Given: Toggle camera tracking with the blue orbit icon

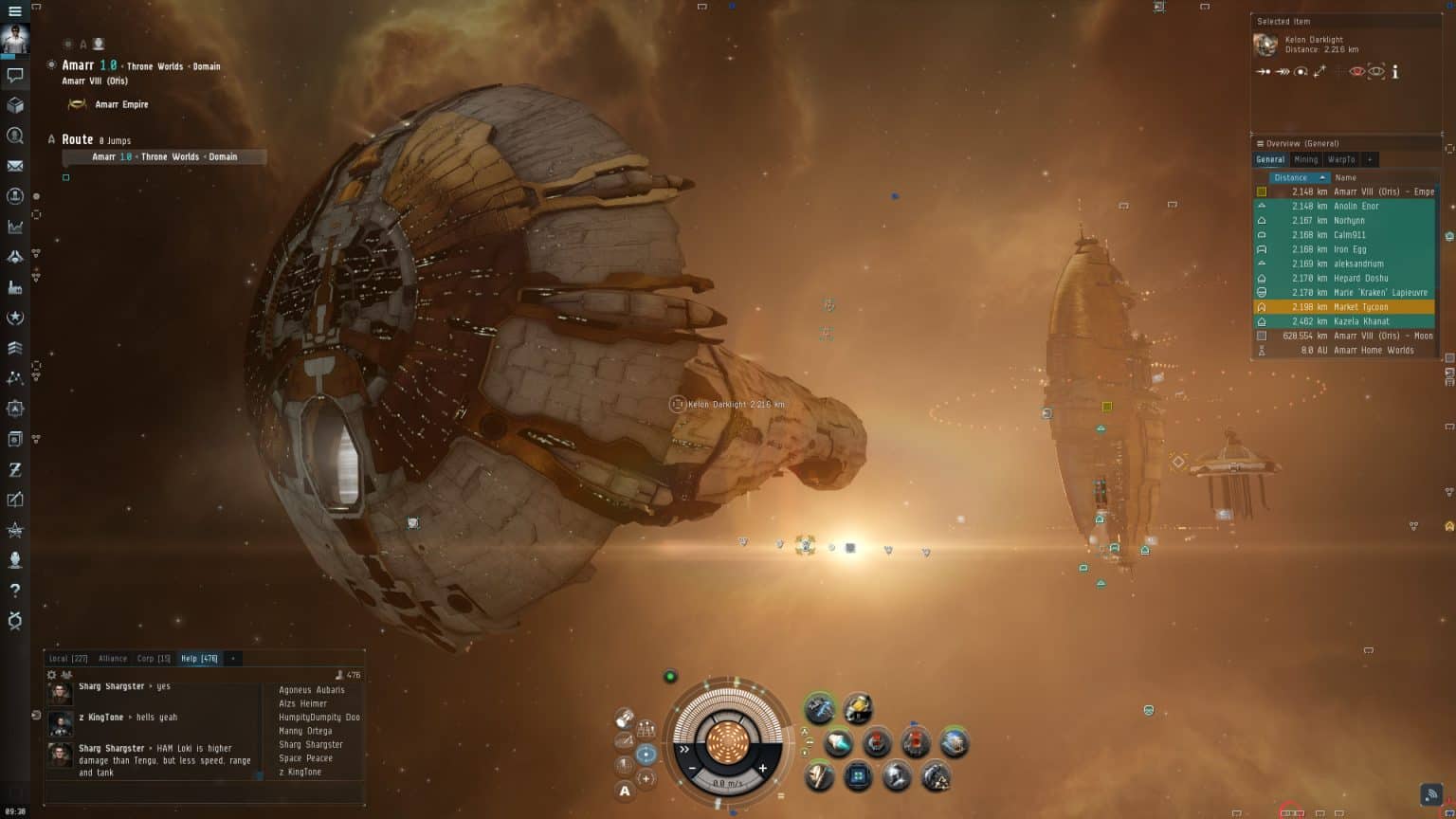Looking at the screenshot, I should pyautogui.click(x=646, y=752).
